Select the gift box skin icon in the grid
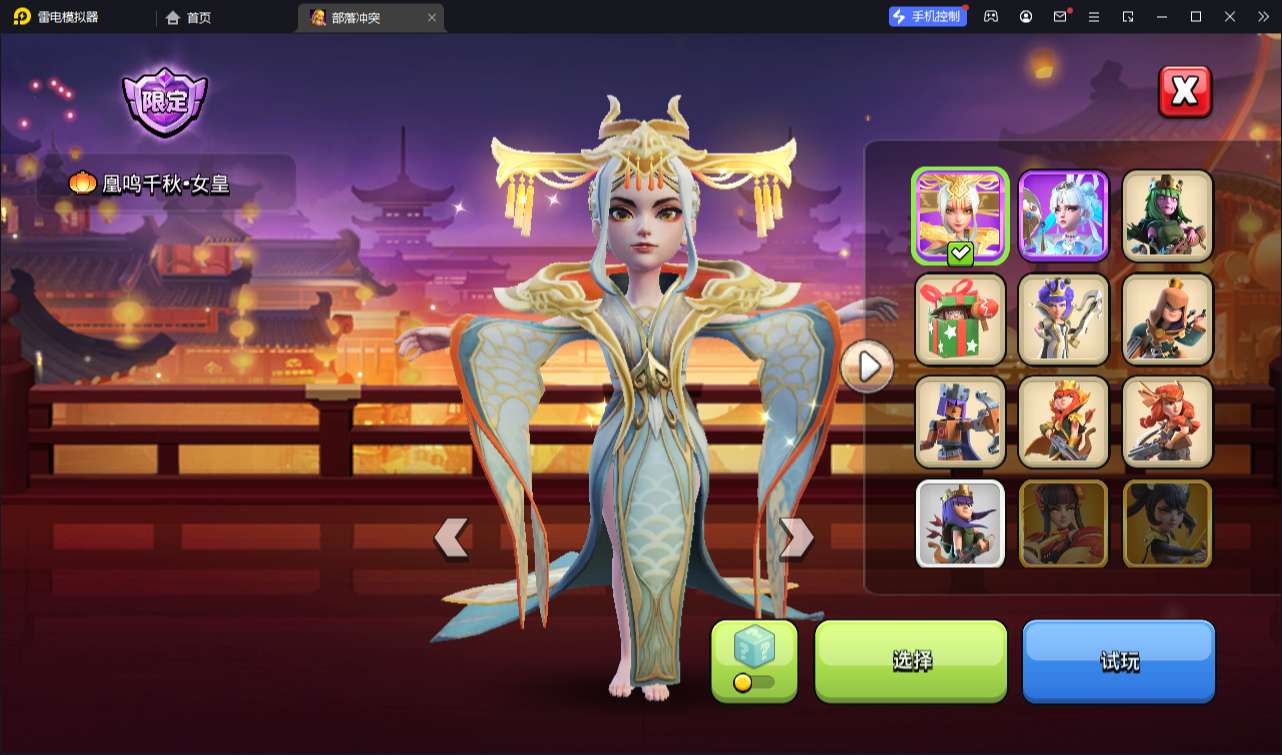Viewport: 1282px width, 755px height. click(959, 319)
